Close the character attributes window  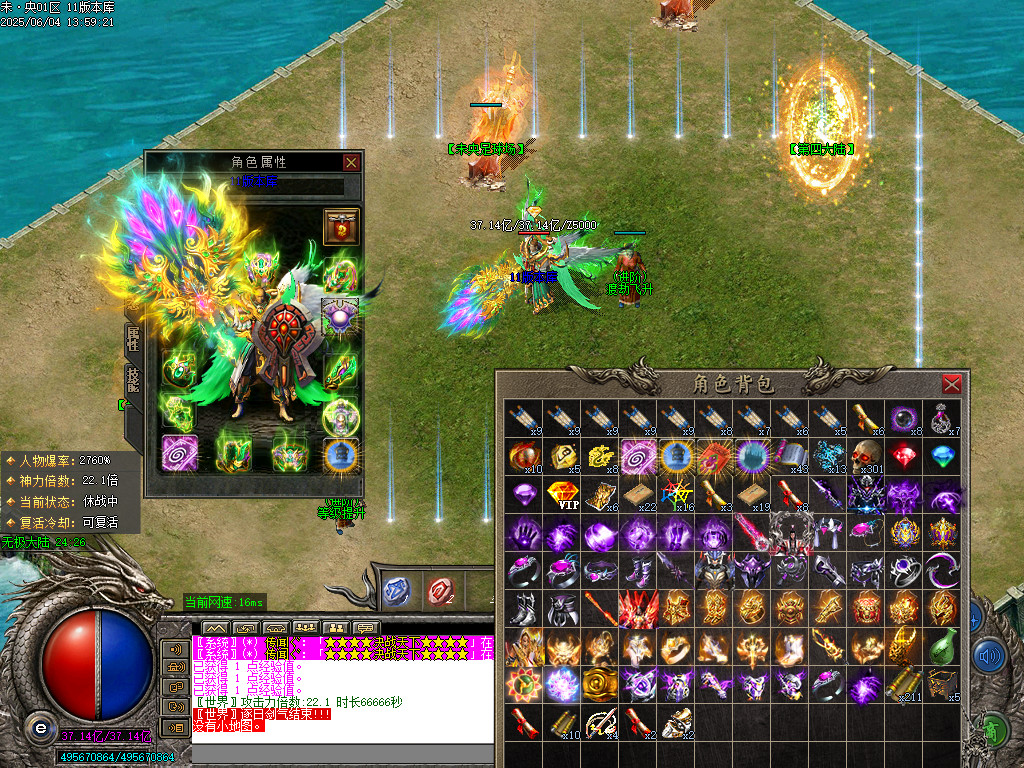pos(351,162)
